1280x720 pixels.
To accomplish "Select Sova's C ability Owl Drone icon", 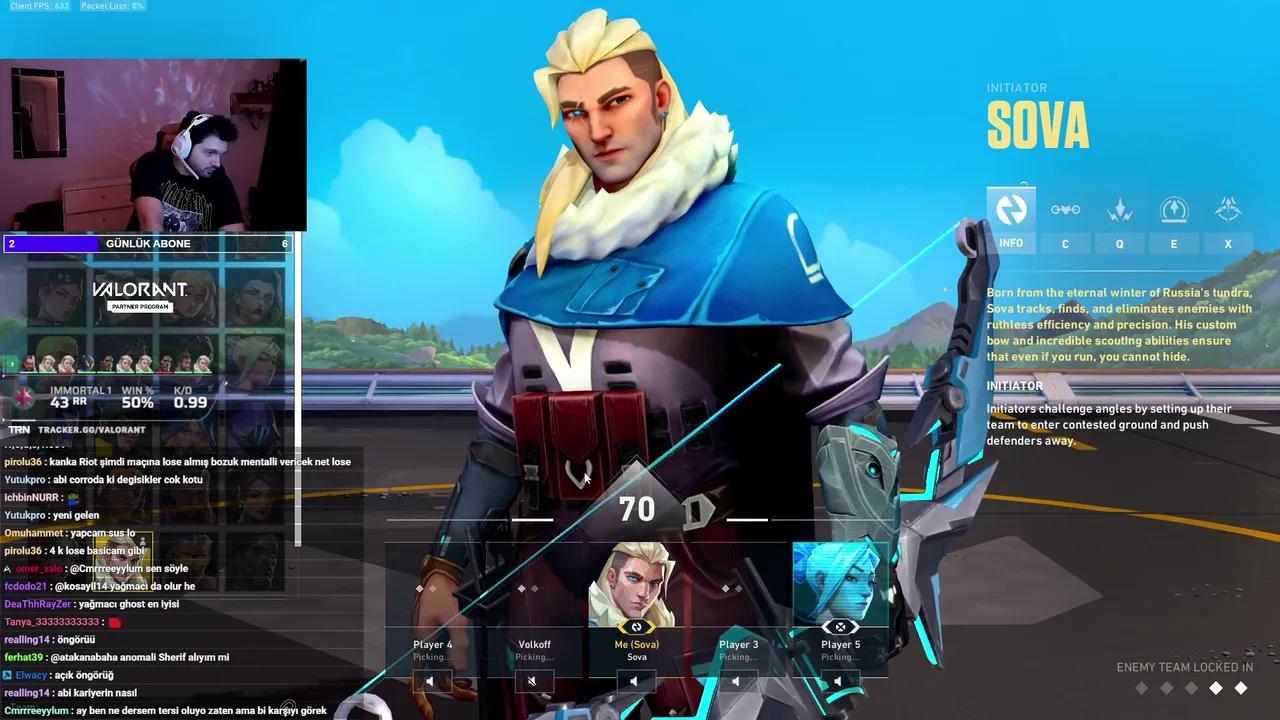I will click(1065, 210).
